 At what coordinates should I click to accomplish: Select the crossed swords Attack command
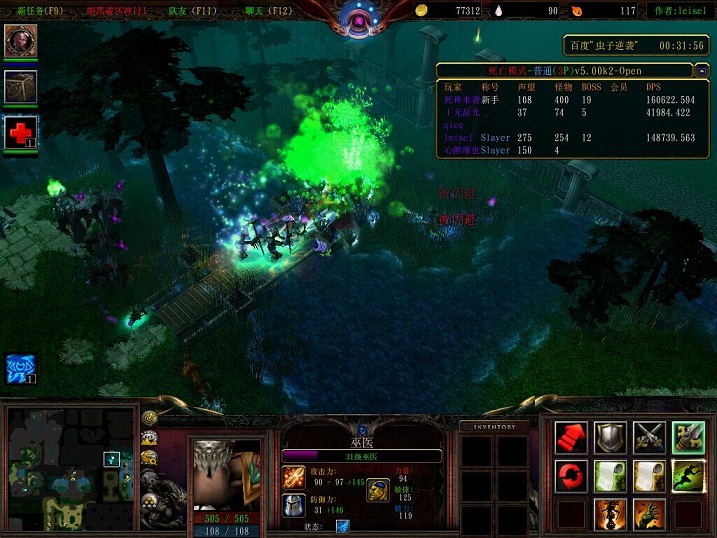(649, 437)
